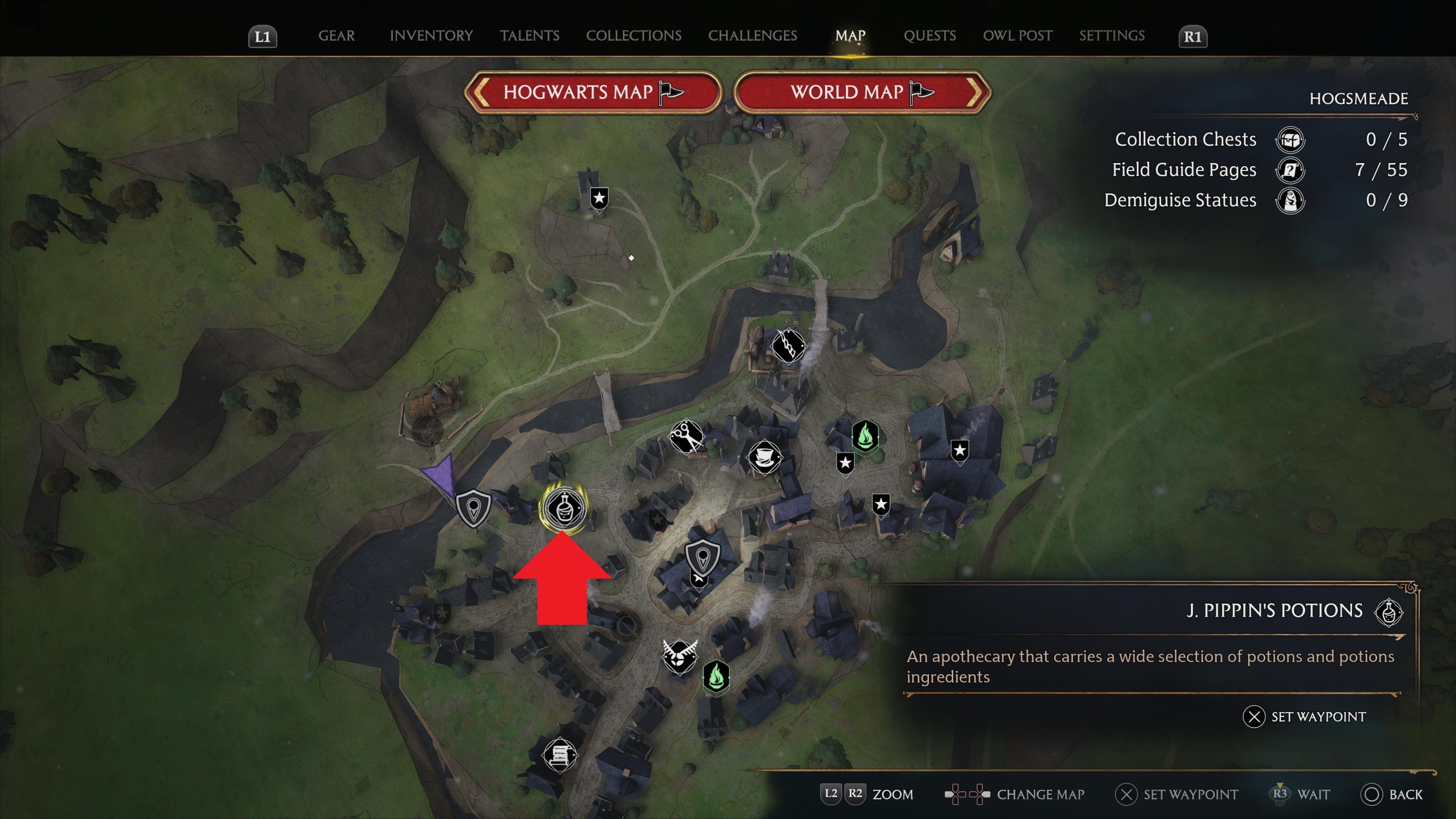Select the highlighted J. Pippin's Potions map icon
This screenshot has width=1456, height=819.
(566, 507)
